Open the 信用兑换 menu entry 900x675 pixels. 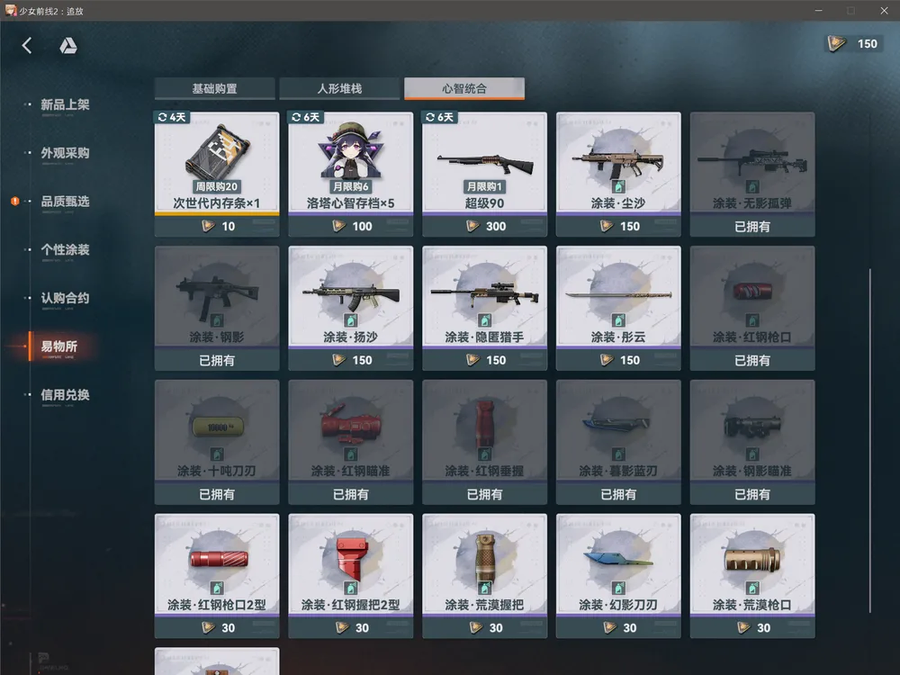pos(65,395)
